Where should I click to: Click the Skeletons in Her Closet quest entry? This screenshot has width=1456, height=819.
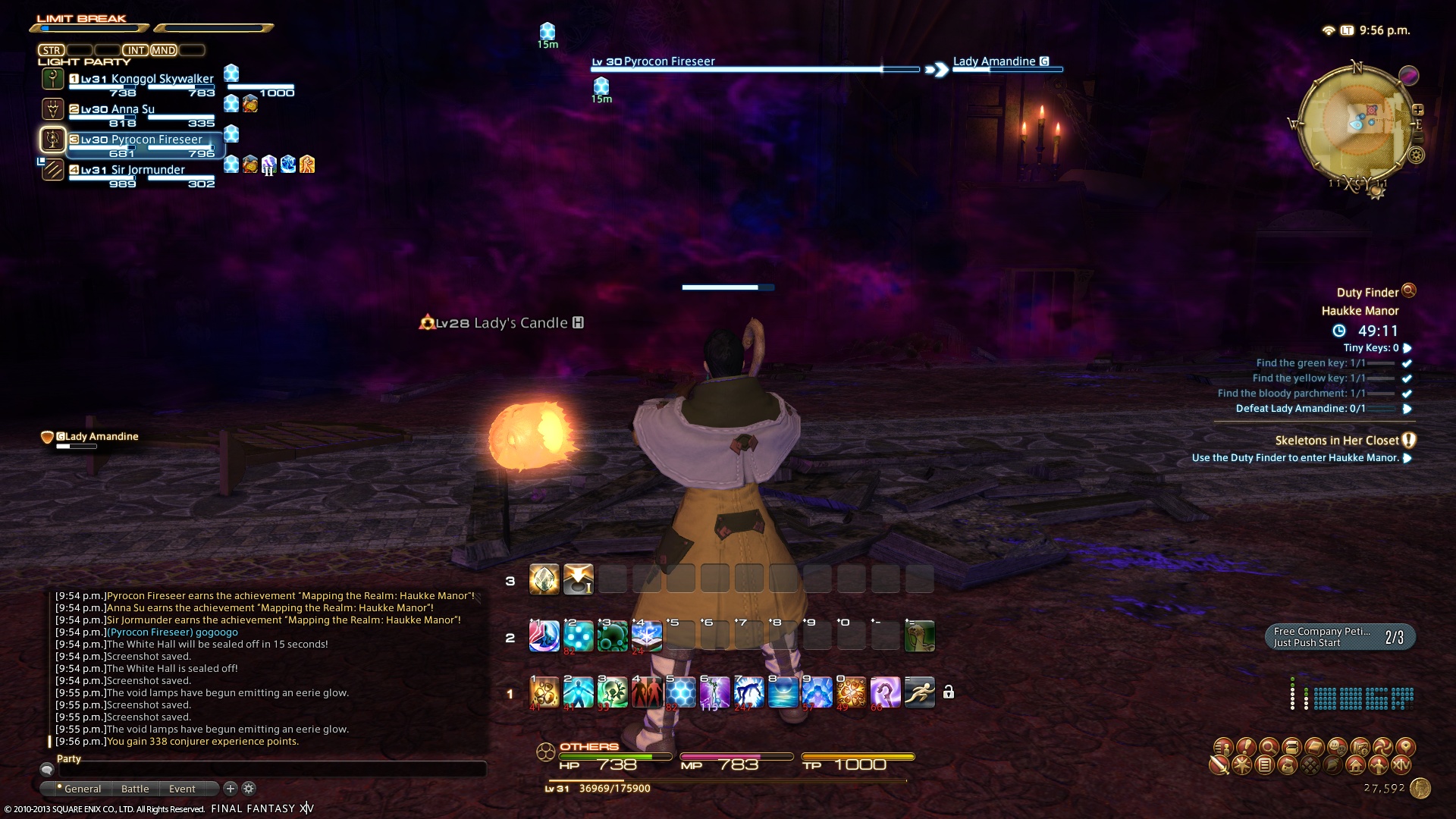1336,441
